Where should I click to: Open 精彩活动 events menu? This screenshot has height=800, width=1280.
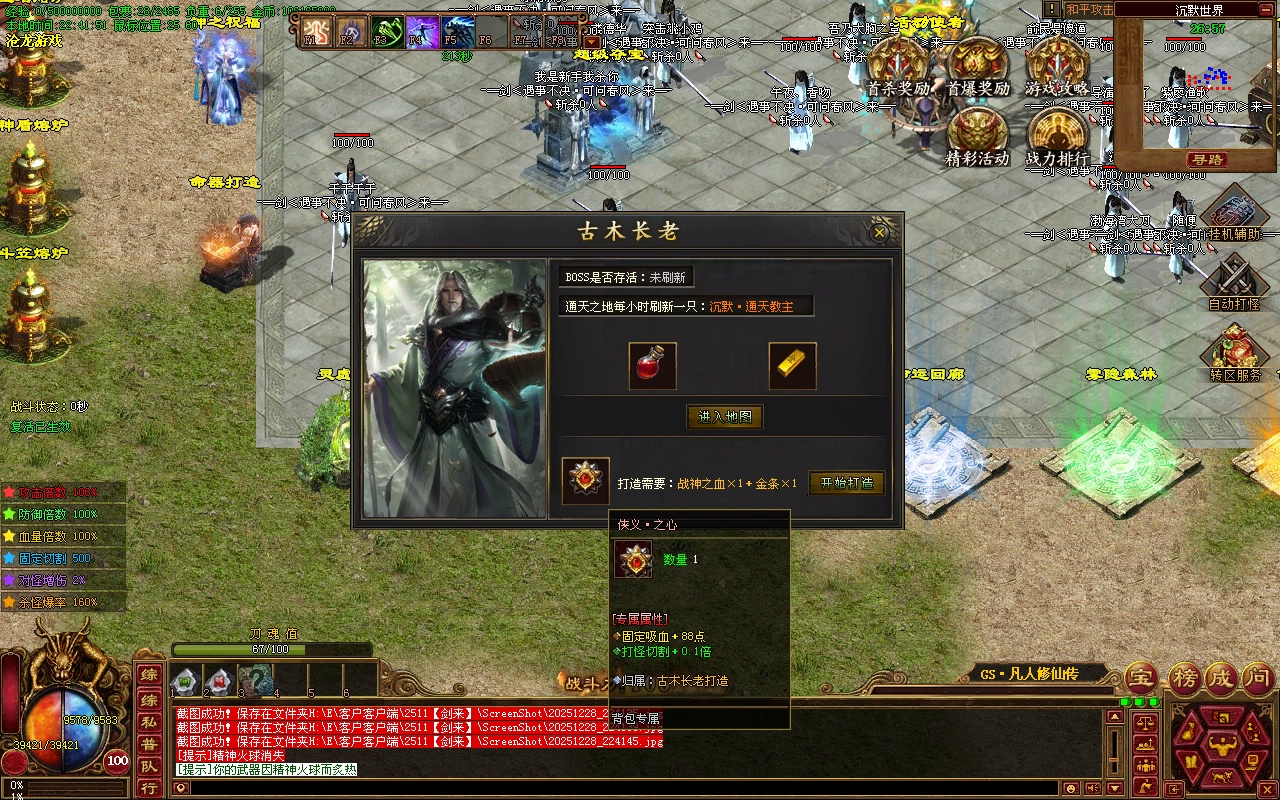tap(977, 135)
